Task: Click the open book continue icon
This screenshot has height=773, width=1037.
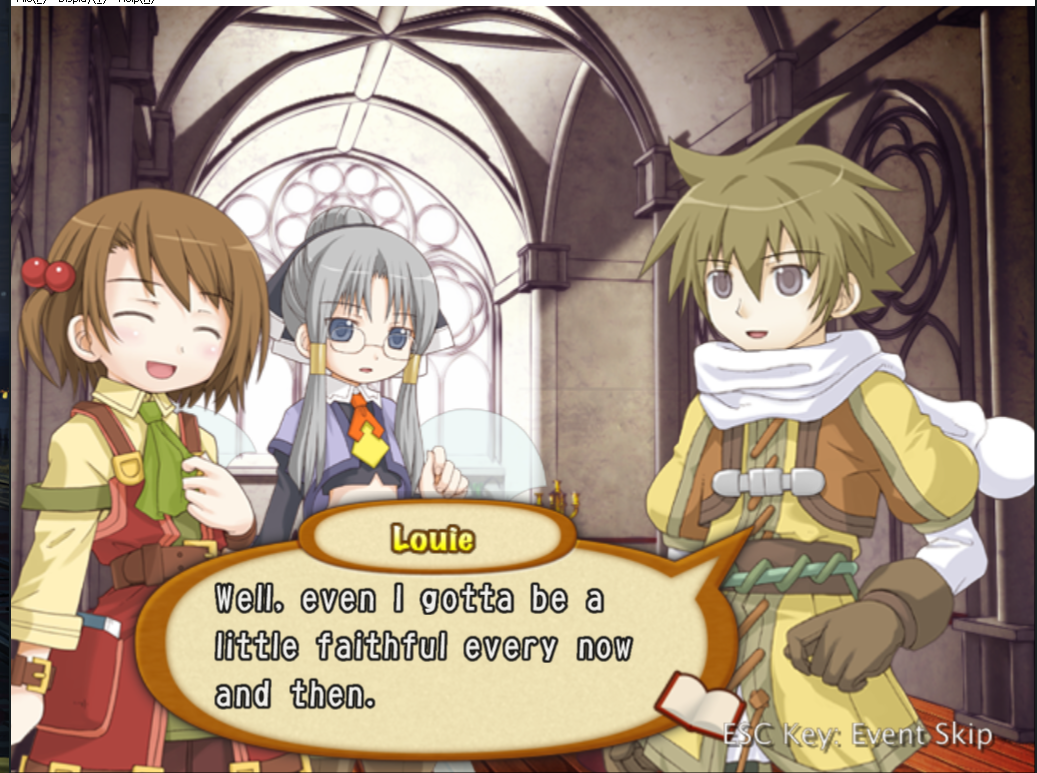Action: [688, 702]
